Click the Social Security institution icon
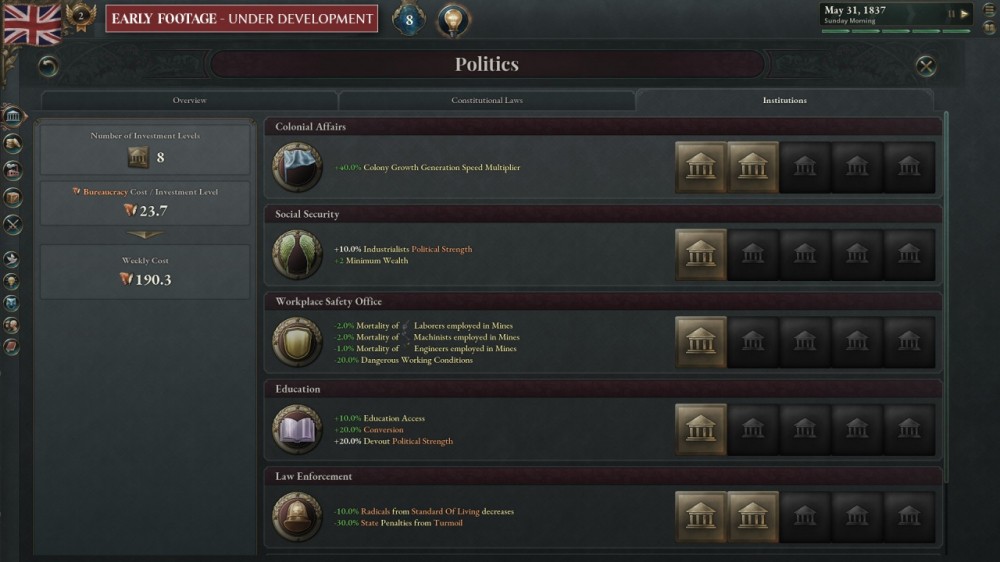 tap(297, 255)
